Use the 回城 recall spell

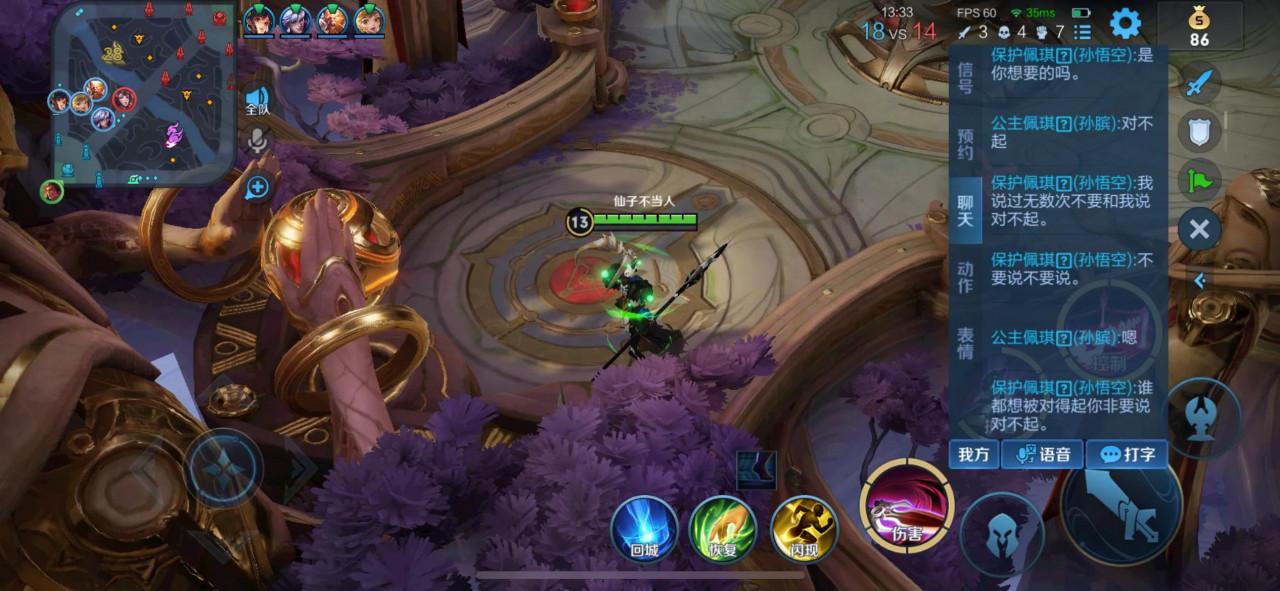[x=644, y=529]
